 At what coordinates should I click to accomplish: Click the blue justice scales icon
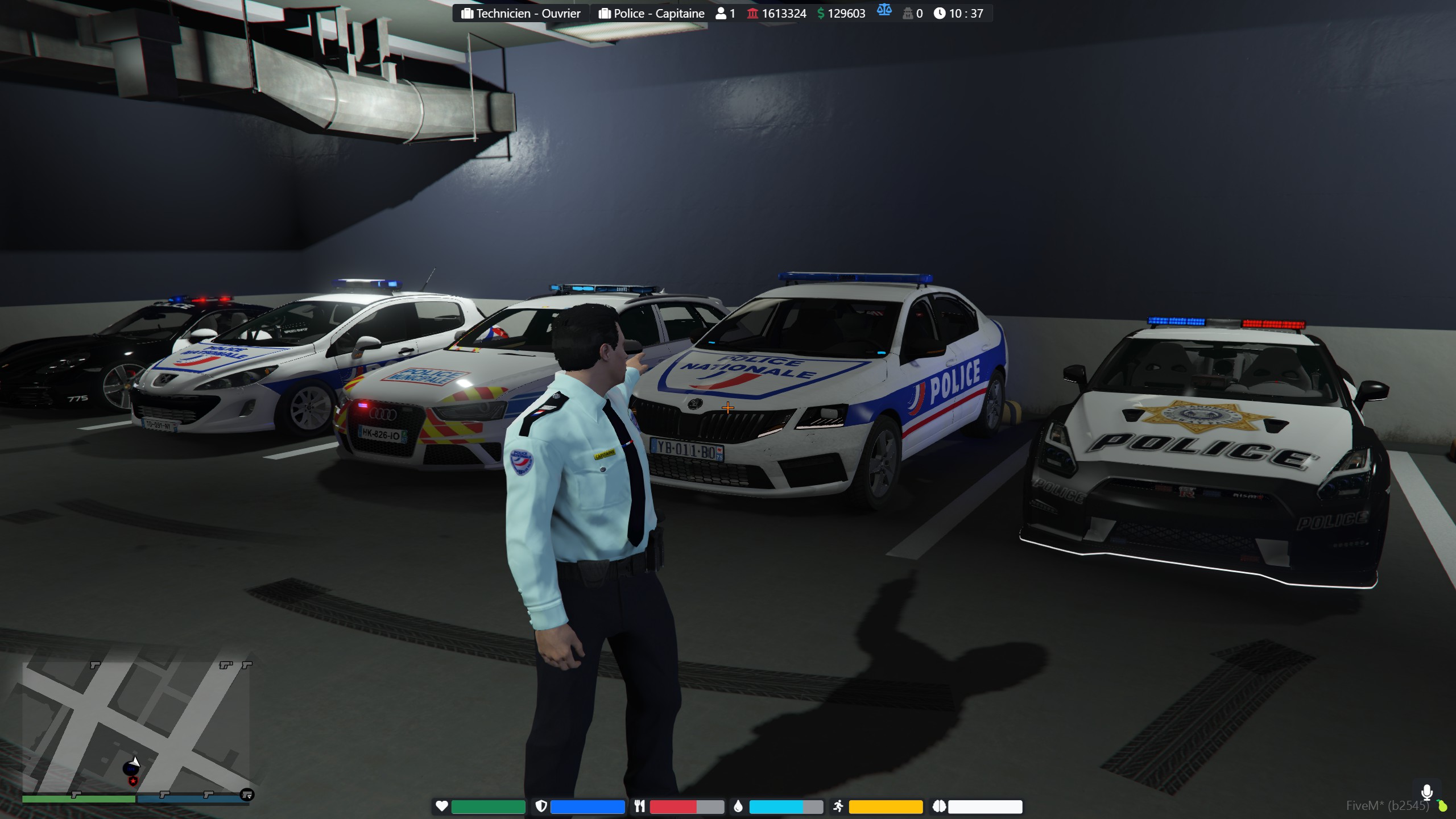pyautogui.click(x=884, y=10)
